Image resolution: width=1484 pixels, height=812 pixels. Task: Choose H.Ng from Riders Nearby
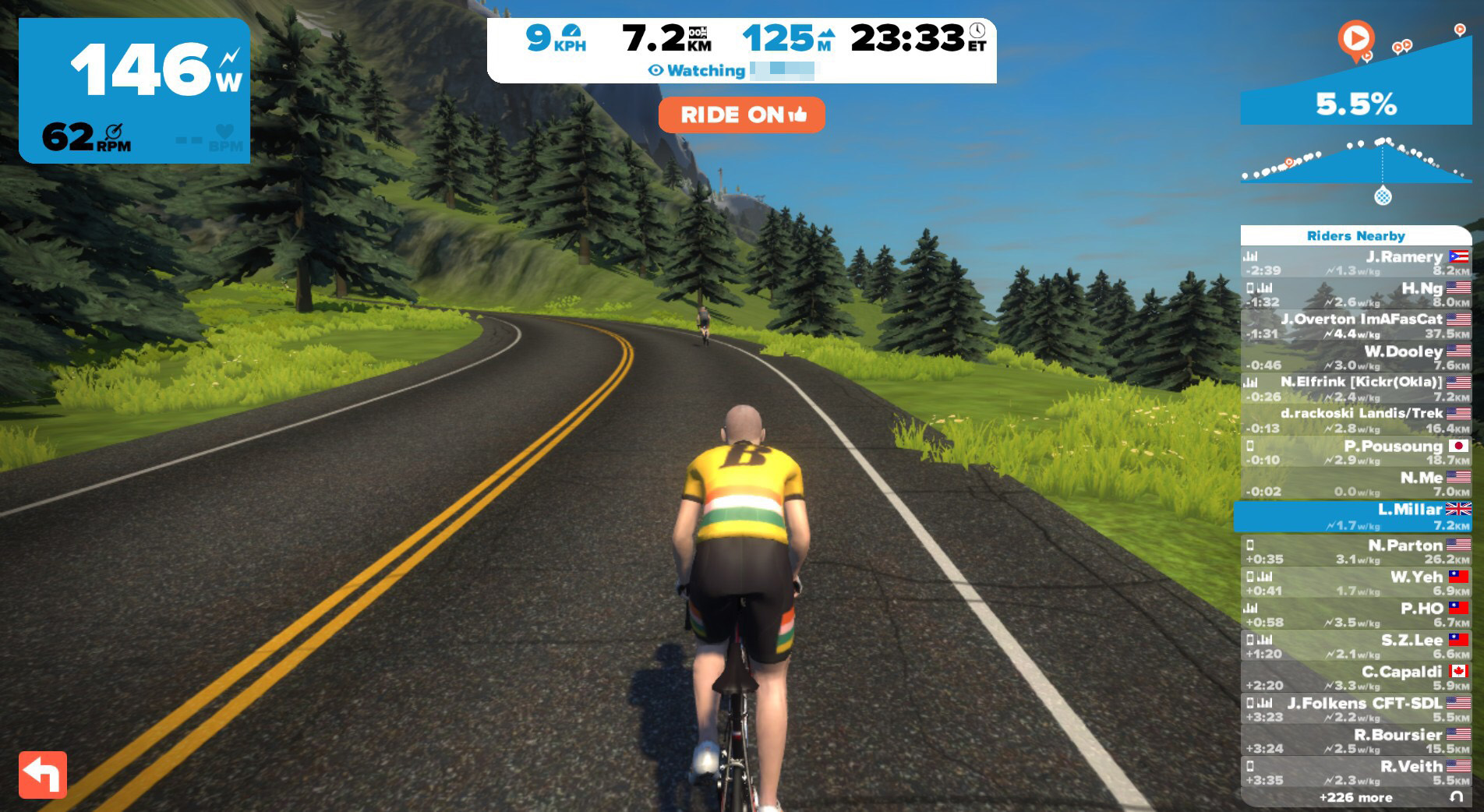click(x=1355, y=295)
